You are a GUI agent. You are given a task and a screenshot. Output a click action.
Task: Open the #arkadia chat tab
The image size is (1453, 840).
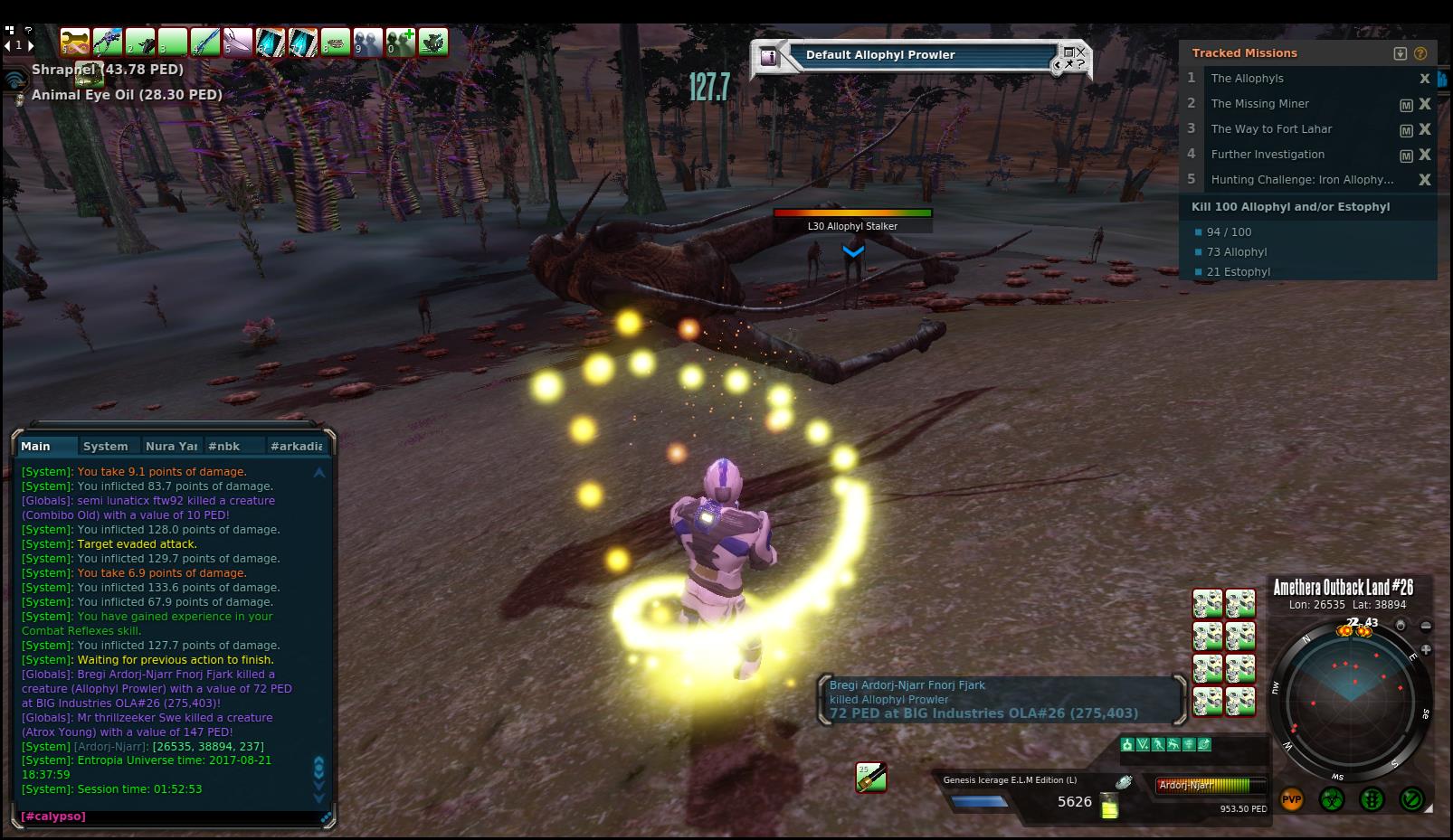click(x=296, y=446)
